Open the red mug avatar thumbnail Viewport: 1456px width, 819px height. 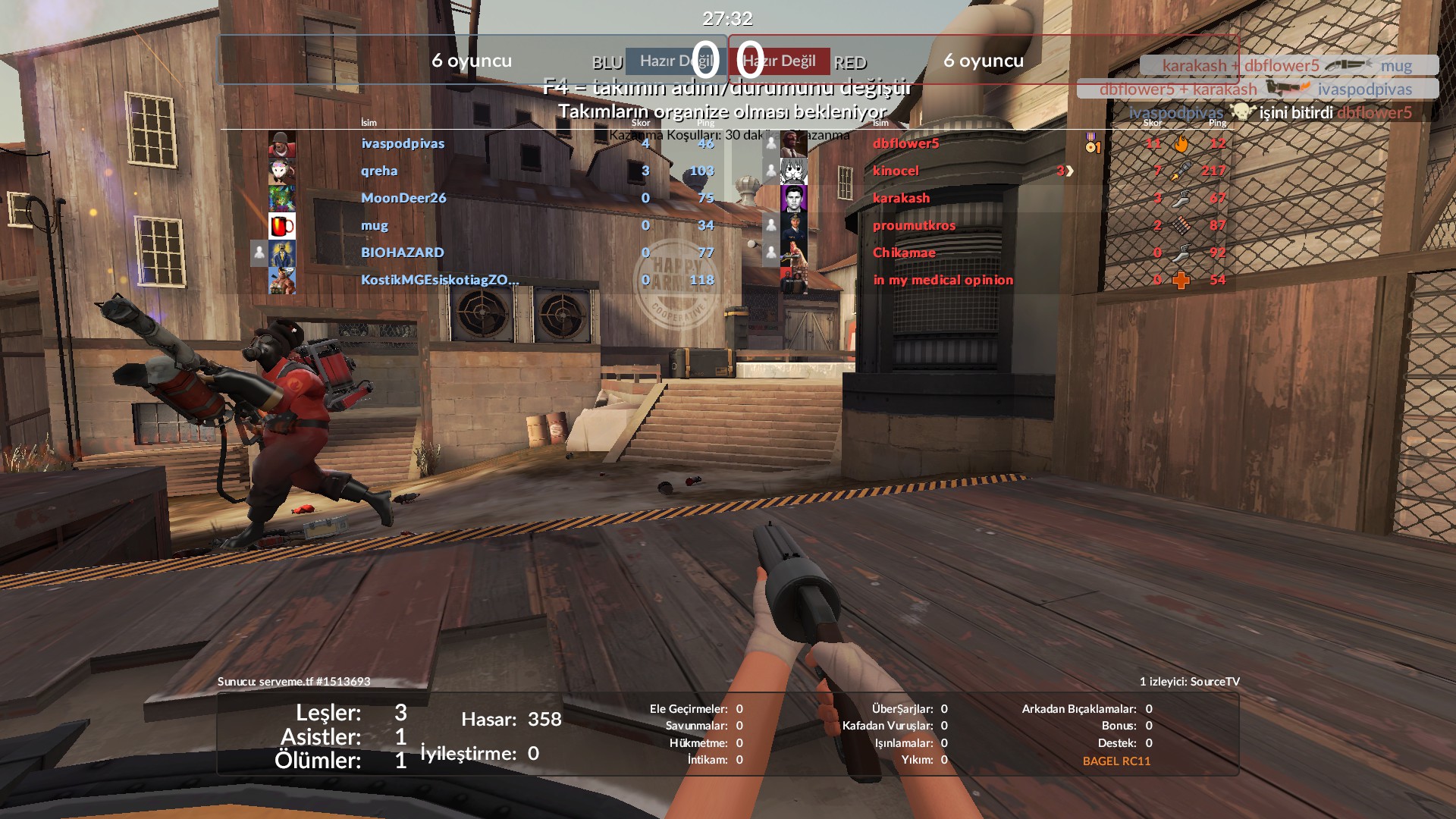pos(282,226)
